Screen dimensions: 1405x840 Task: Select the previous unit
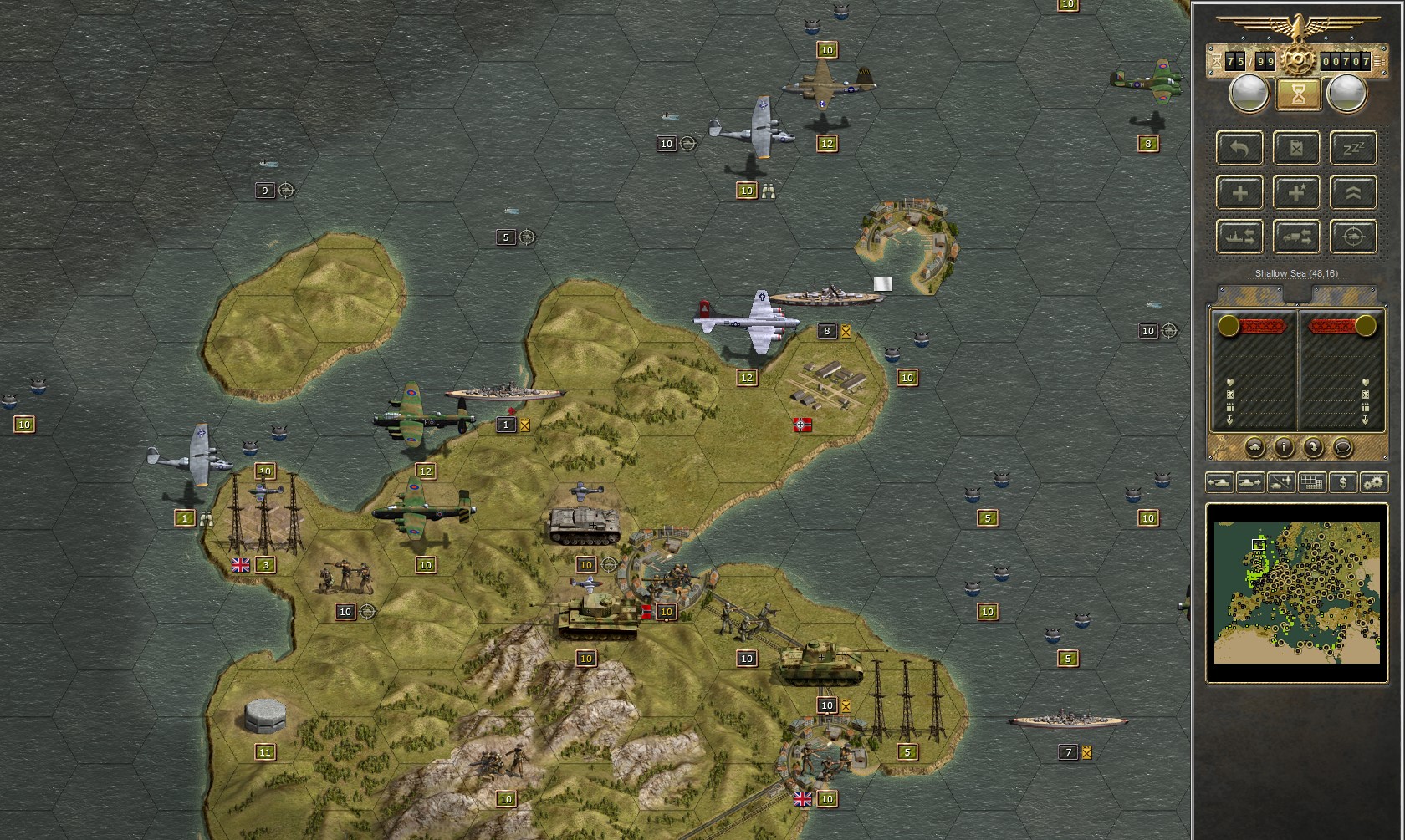pyautogui.click(x=1219, y=482)
